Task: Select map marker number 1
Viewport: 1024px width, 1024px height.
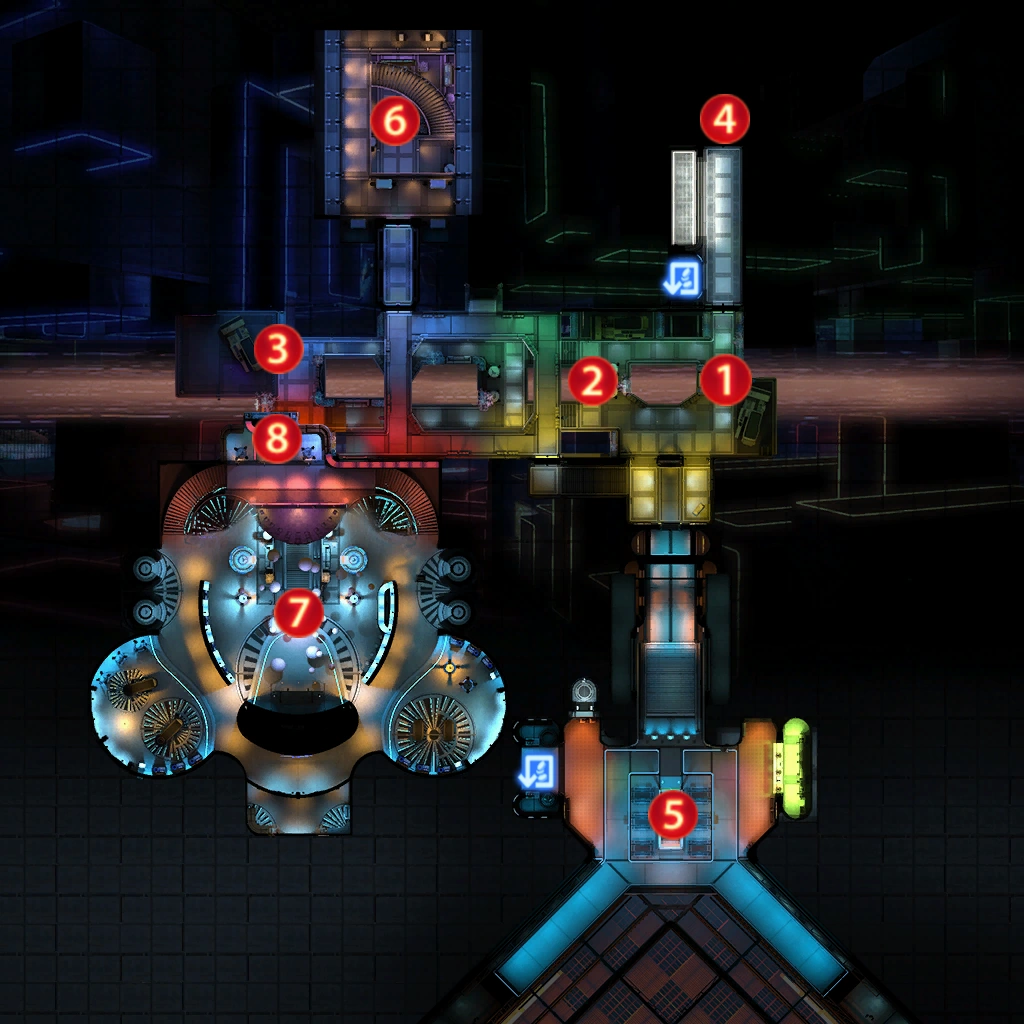Action: [x=725, y=381]
